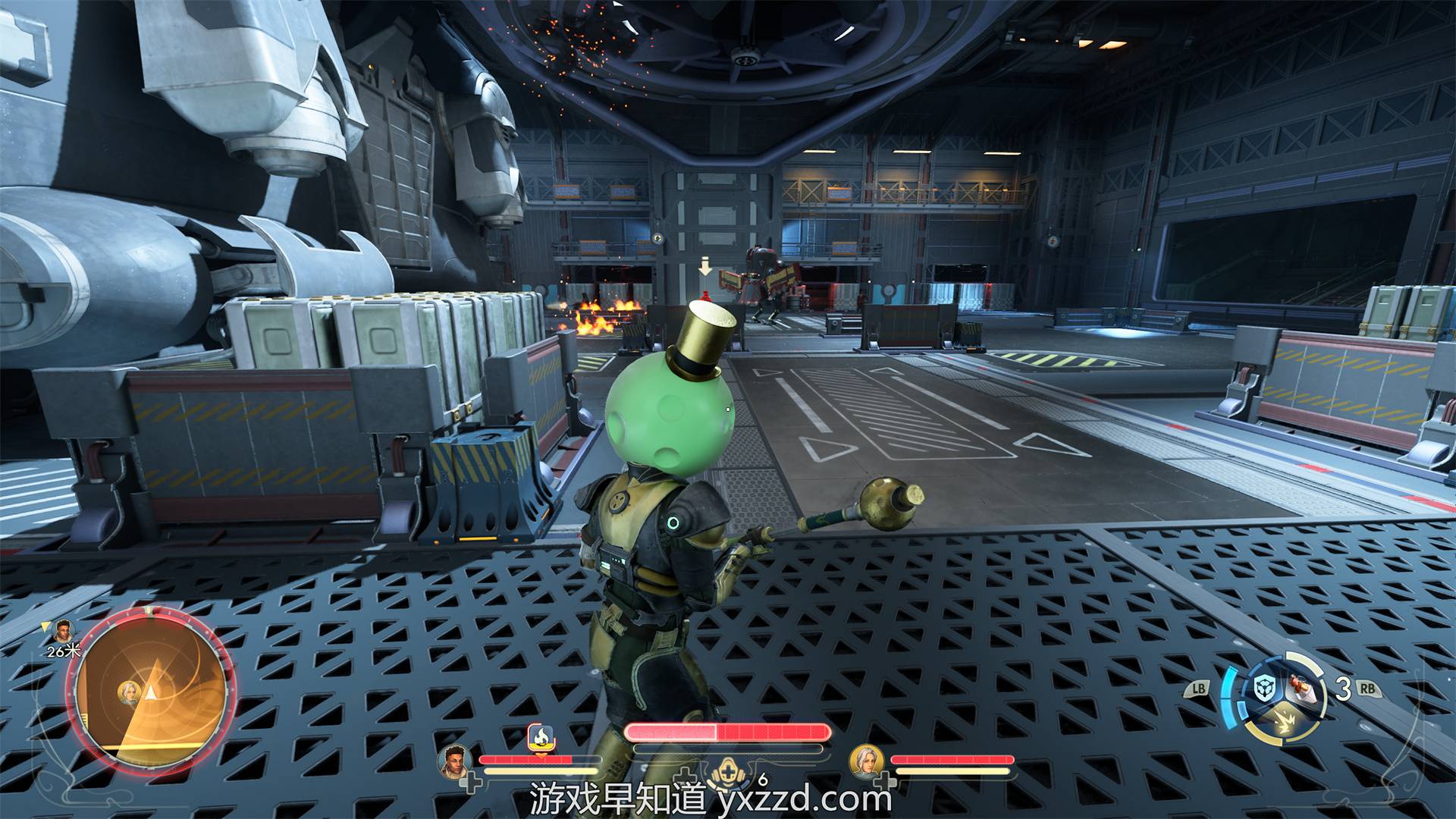Viewport: 1456px width, 819px height.
Task: Select the dark-haired companion portrait at the bottom
Action: point(453,761)
